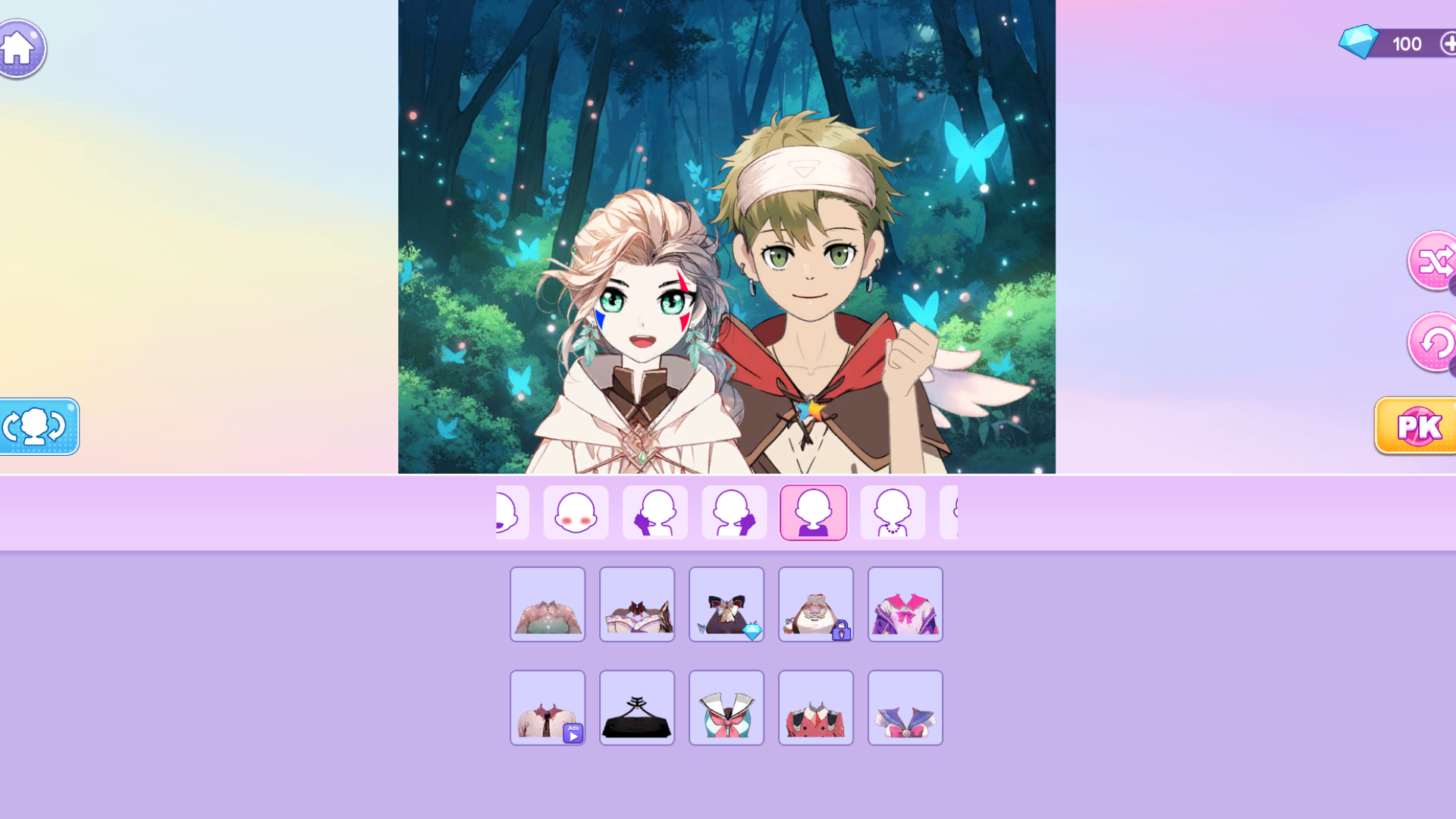Reset the look using the undo icon
The image size is (1456, 819).
pos(1436,342)
